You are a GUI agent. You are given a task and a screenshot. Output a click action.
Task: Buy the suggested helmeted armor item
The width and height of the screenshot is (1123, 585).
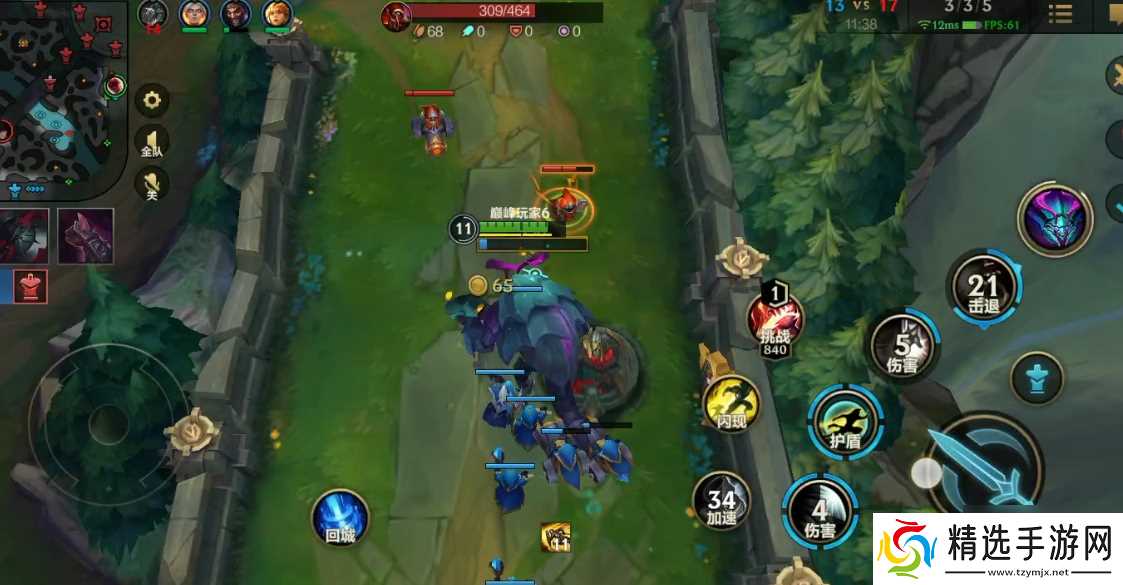coord(23,236)
